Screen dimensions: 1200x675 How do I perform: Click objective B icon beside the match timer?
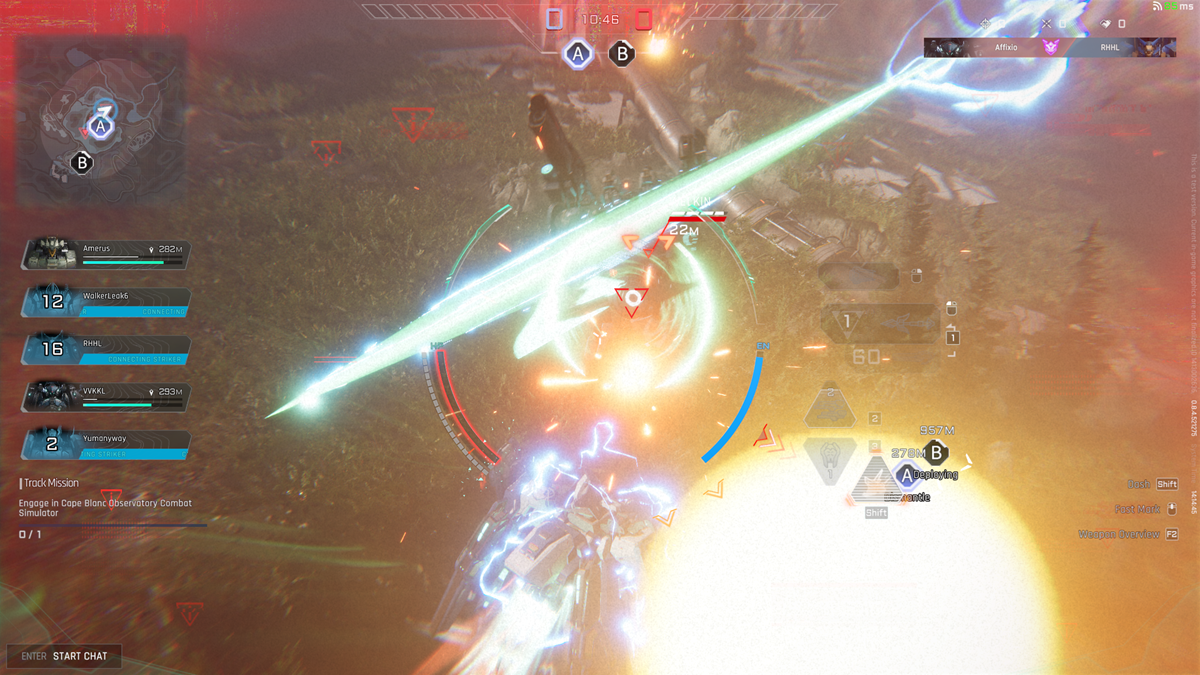click(622, 54)
